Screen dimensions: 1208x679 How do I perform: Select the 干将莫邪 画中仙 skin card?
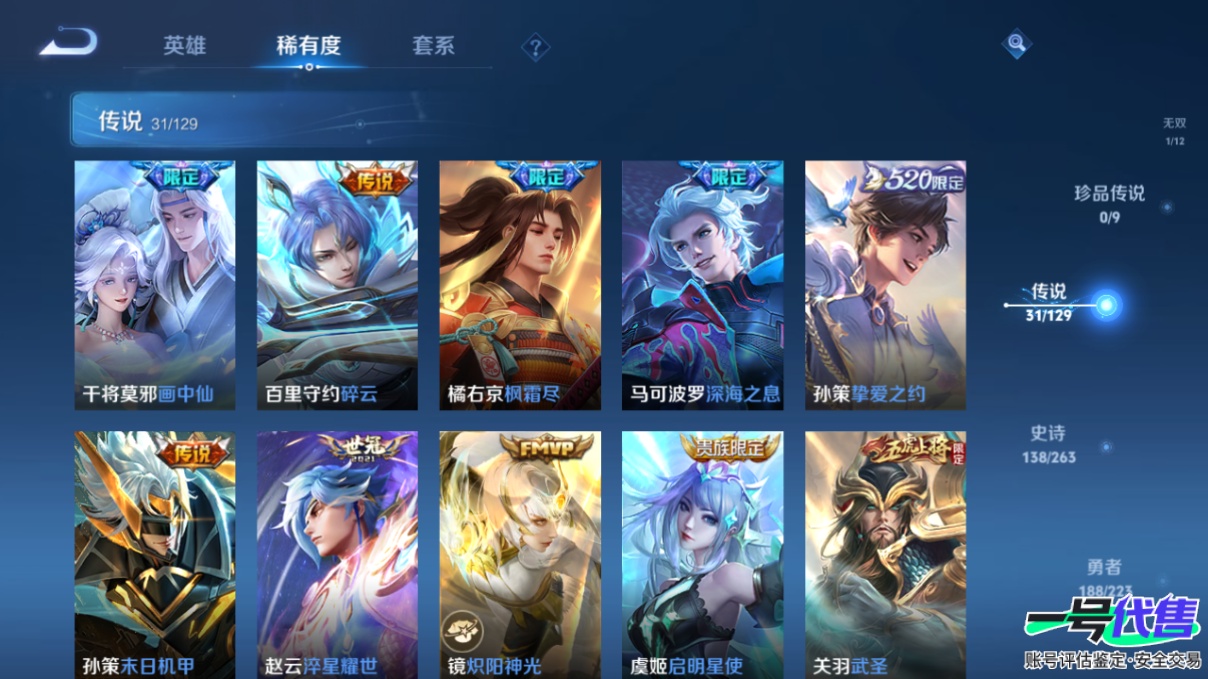pos(155,285)
